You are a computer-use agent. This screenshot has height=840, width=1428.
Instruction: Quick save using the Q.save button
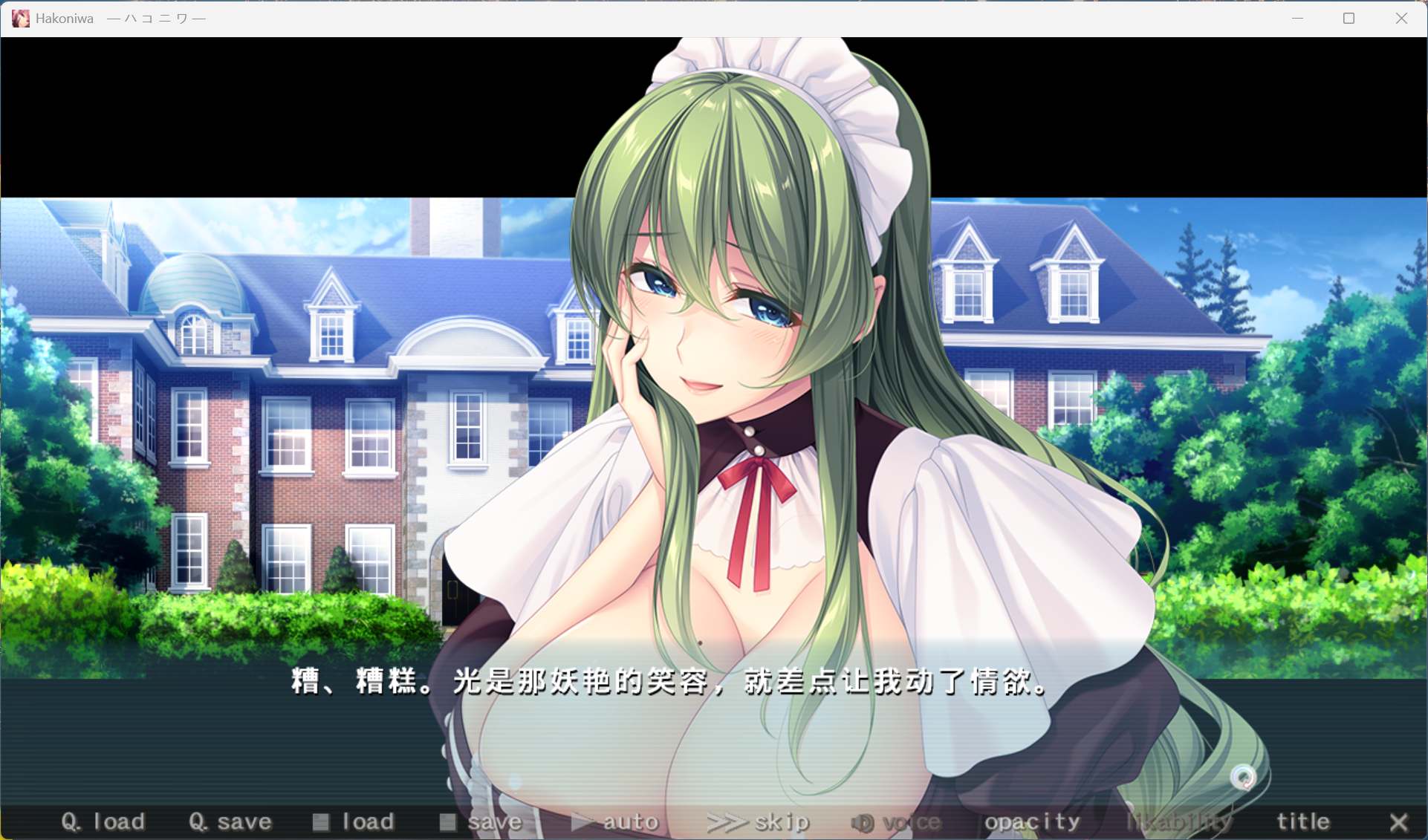tap(230, 821)
